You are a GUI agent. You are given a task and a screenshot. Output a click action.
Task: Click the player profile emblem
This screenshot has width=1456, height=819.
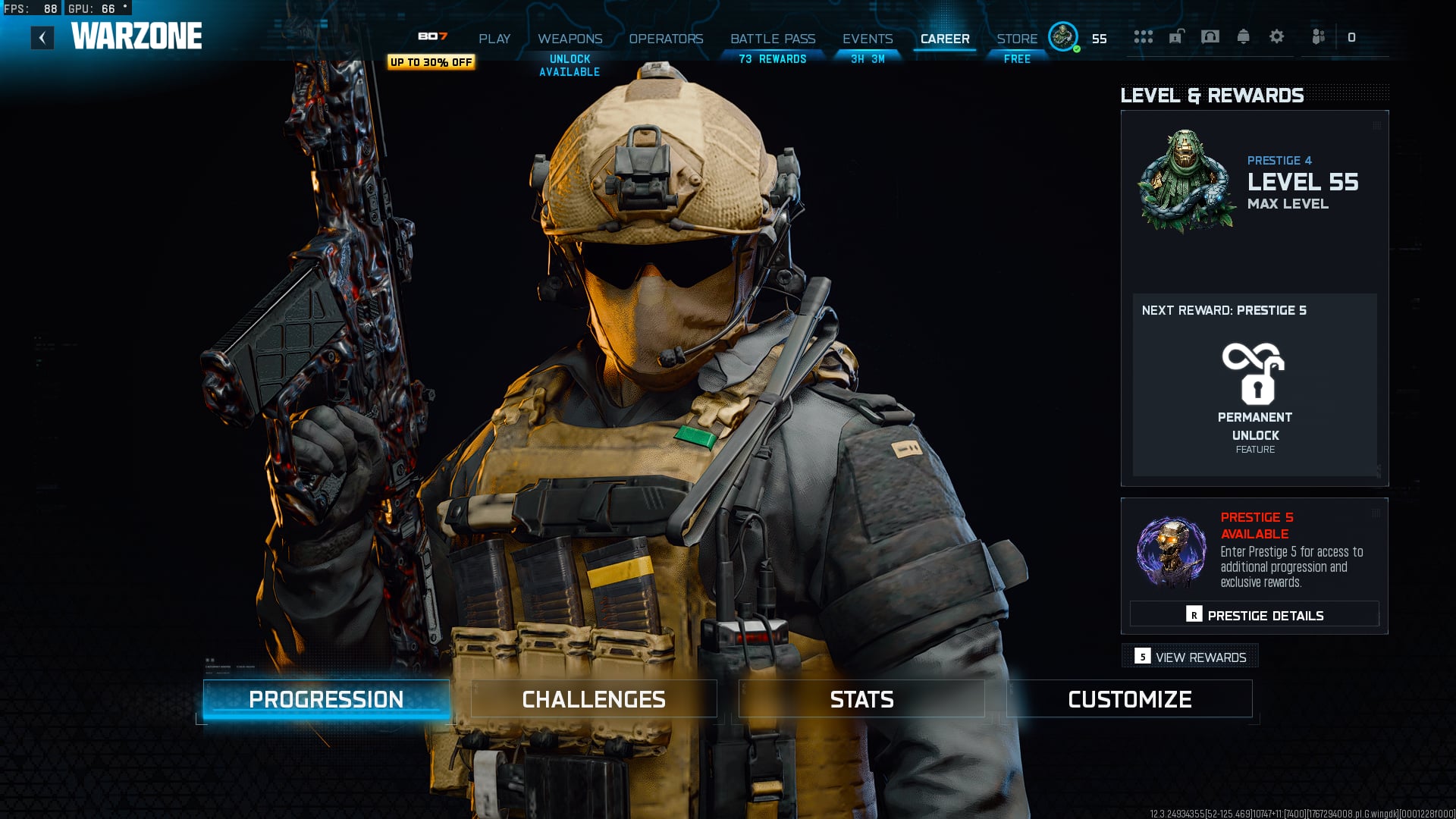pos(1063,36)
